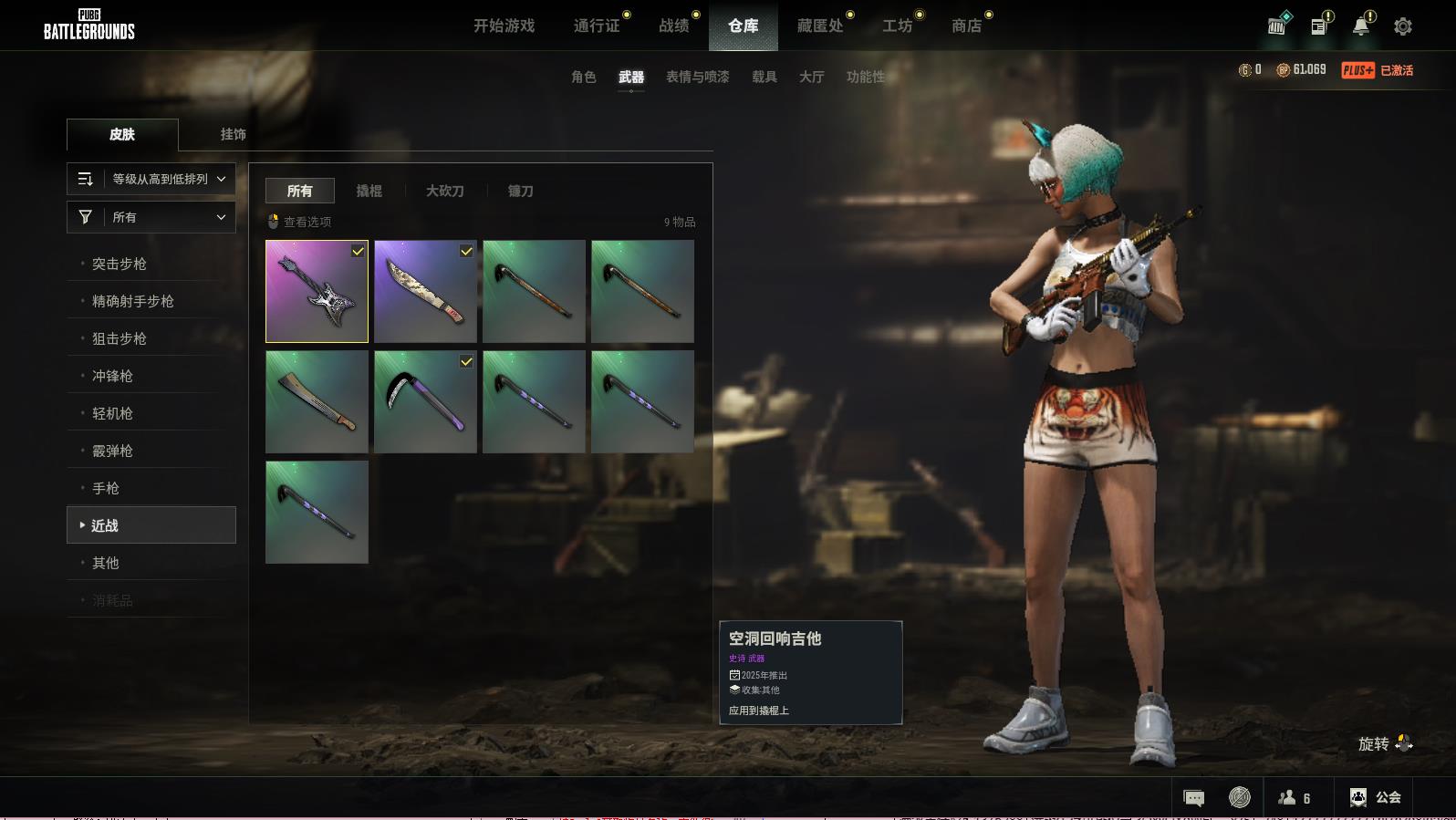Open the 商店 store
Viewport: 1456px width, 820px height.
coord(966,26)
